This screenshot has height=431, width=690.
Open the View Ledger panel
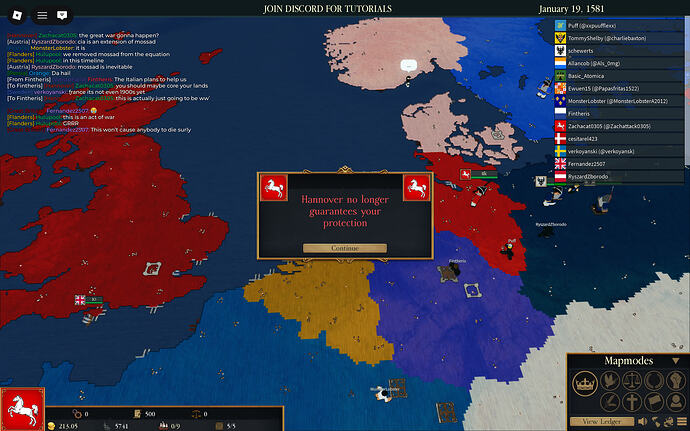coord(604,421)
